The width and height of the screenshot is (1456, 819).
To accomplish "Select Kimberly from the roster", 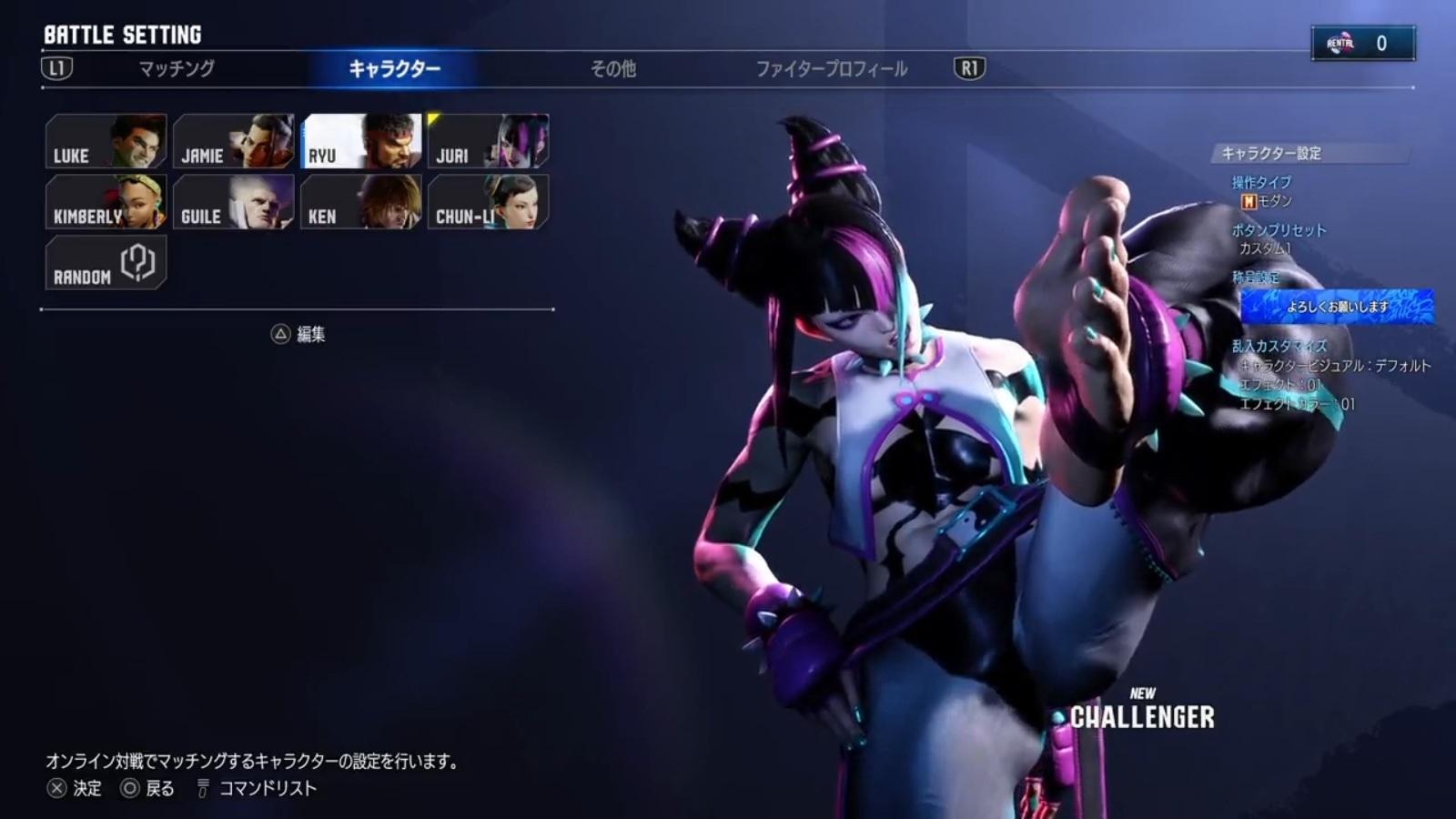I will tap(106, 202).
